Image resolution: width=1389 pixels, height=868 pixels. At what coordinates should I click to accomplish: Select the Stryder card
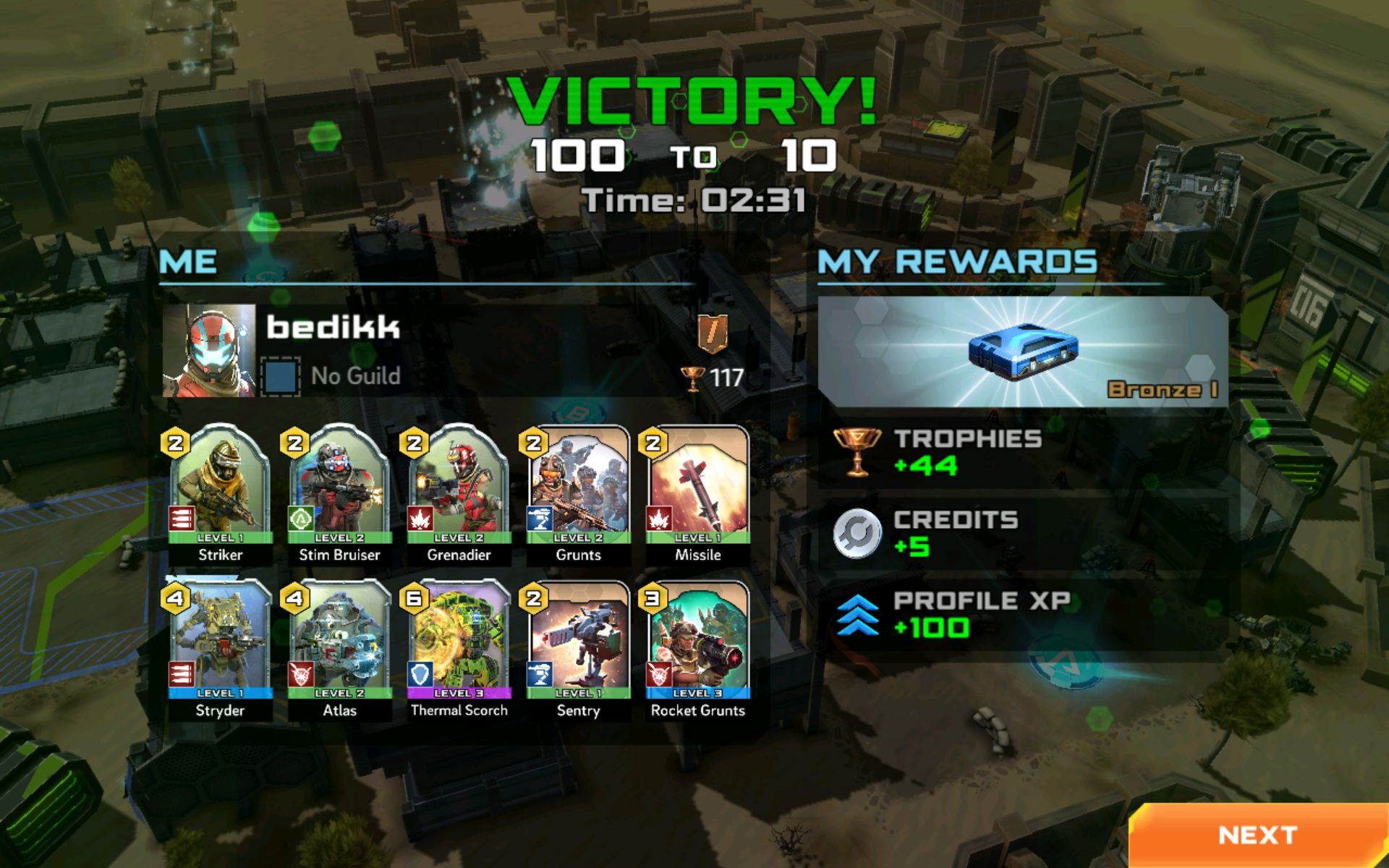coord(219,642)
